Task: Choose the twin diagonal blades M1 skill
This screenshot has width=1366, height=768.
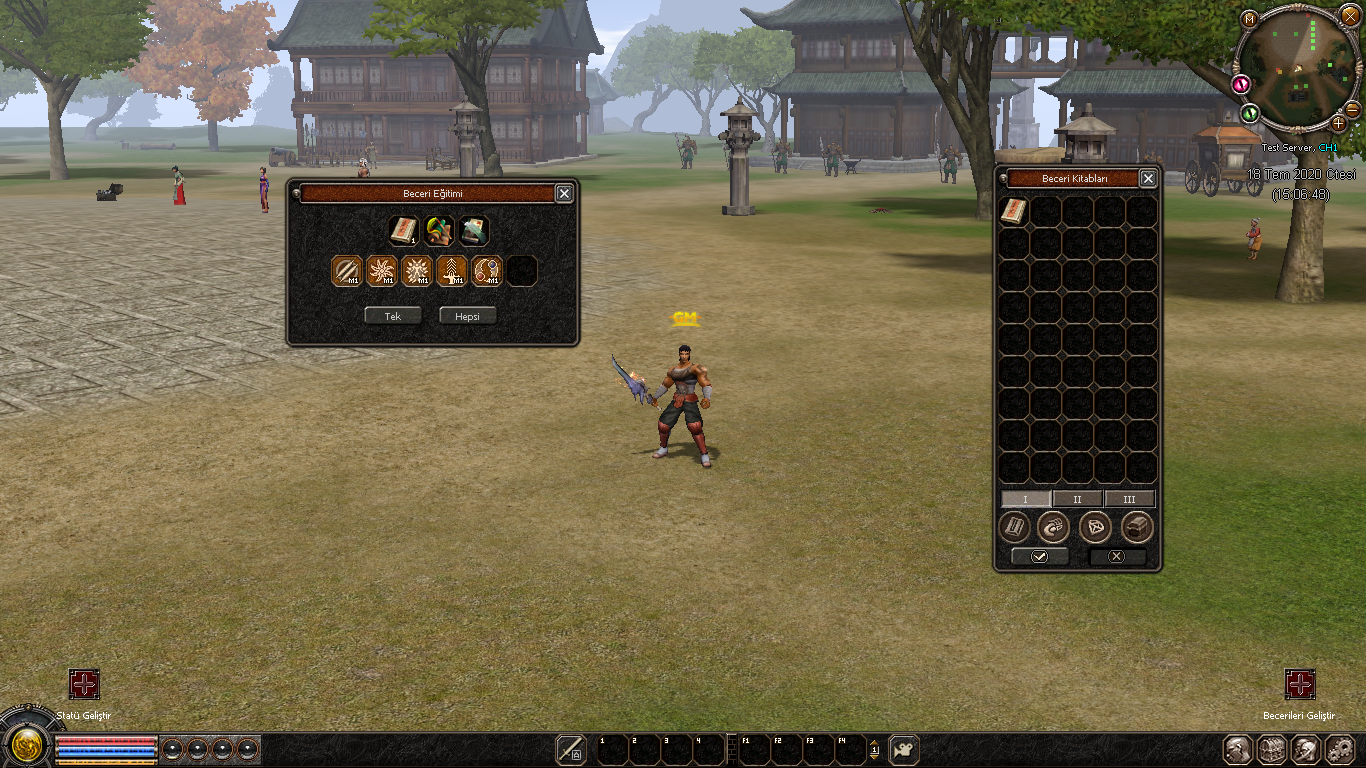Action: [347, 271]
